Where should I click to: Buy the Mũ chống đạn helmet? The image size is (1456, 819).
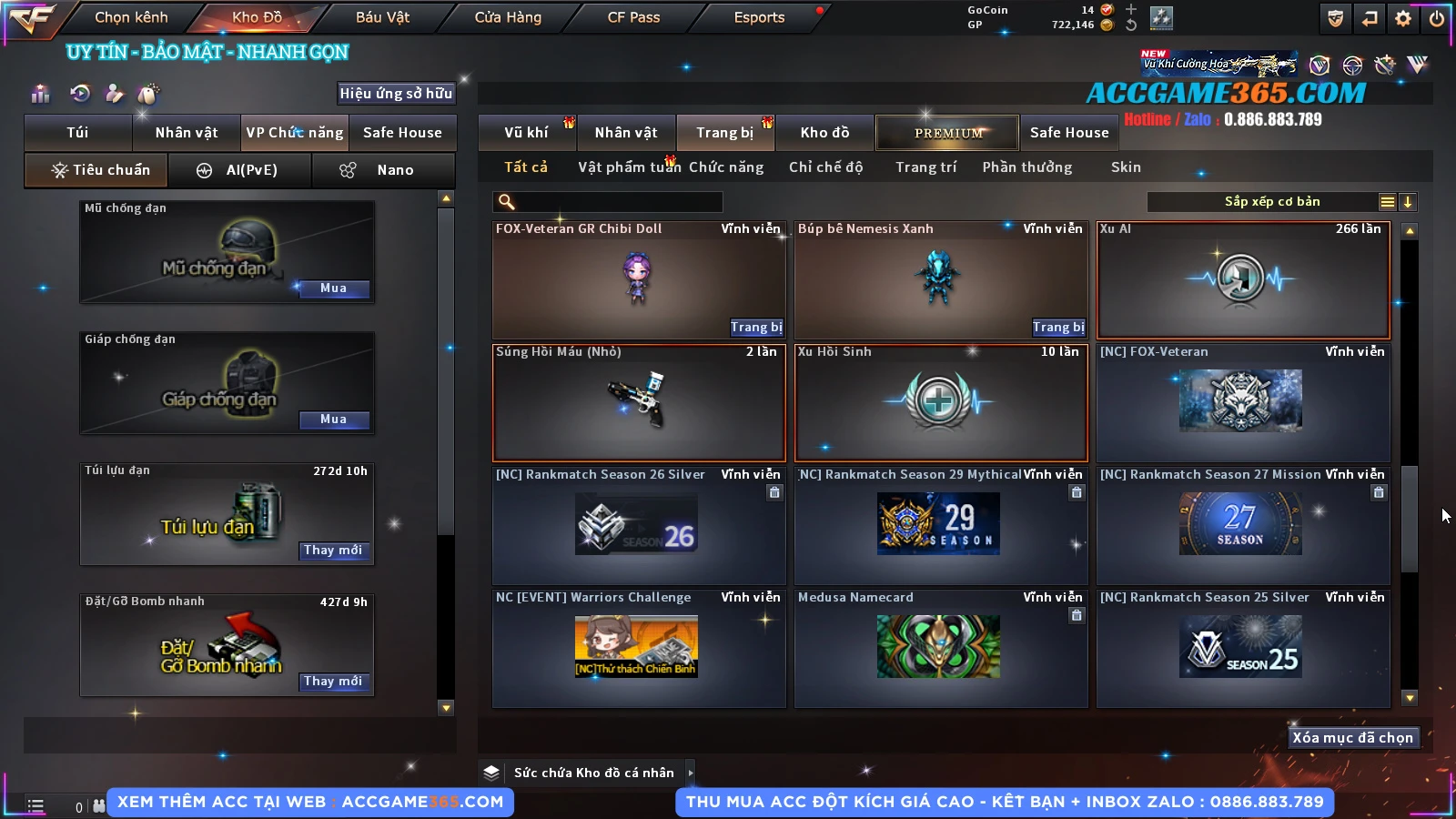(x=333, y=288)
